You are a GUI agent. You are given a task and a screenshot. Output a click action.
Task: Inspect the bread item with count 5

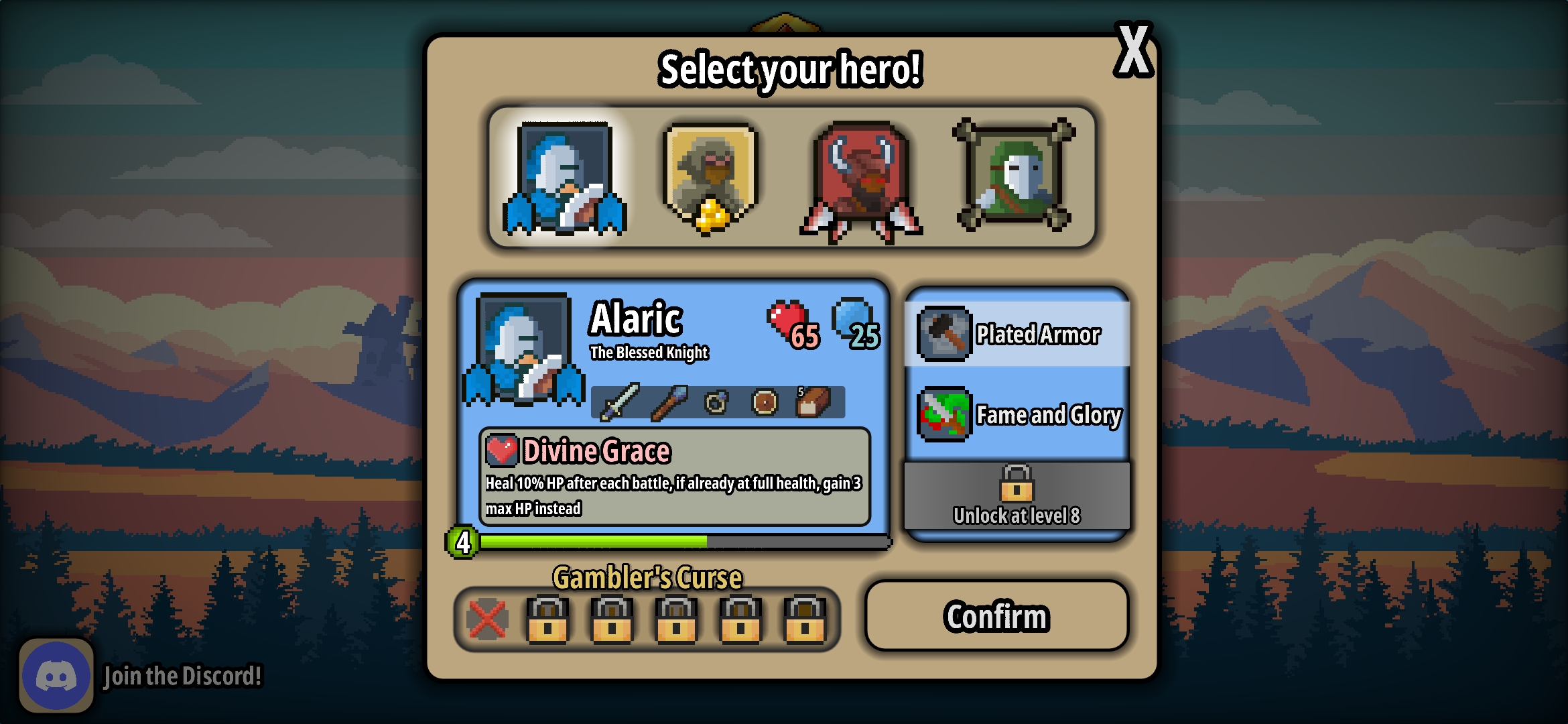pyautogui.click(x=813, y=402)
